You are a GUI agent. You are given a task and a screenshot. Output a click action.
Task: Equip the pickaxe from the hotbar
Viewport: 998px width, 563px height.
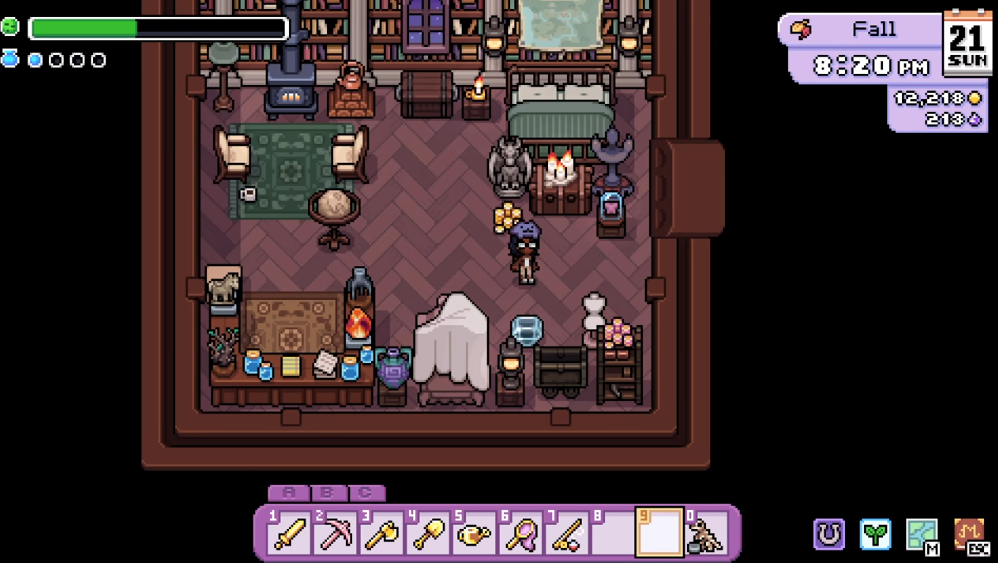click(x=335, y=533)
